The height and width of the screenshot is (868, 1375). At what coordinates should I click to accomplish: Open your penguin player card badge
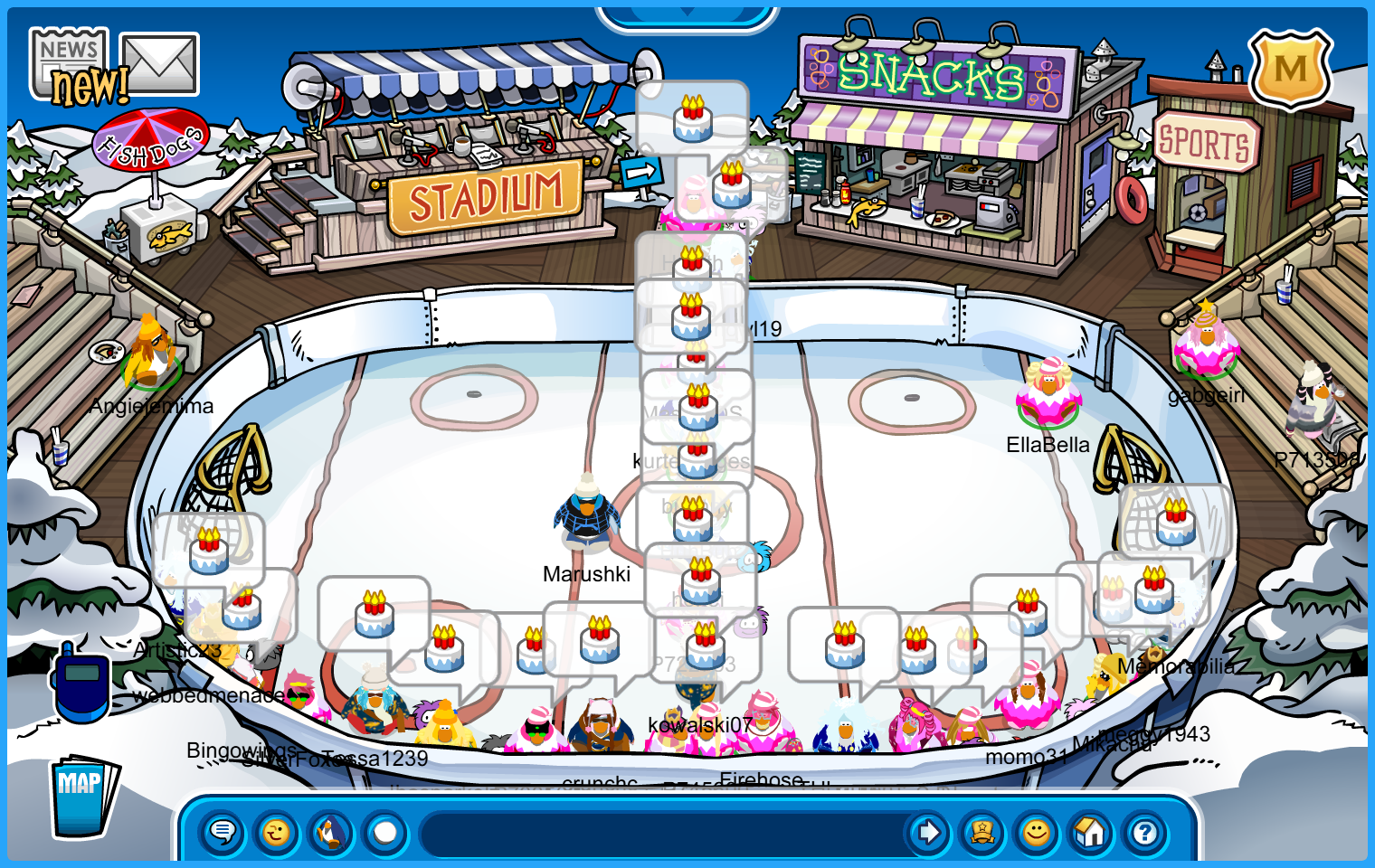[982, 832]
